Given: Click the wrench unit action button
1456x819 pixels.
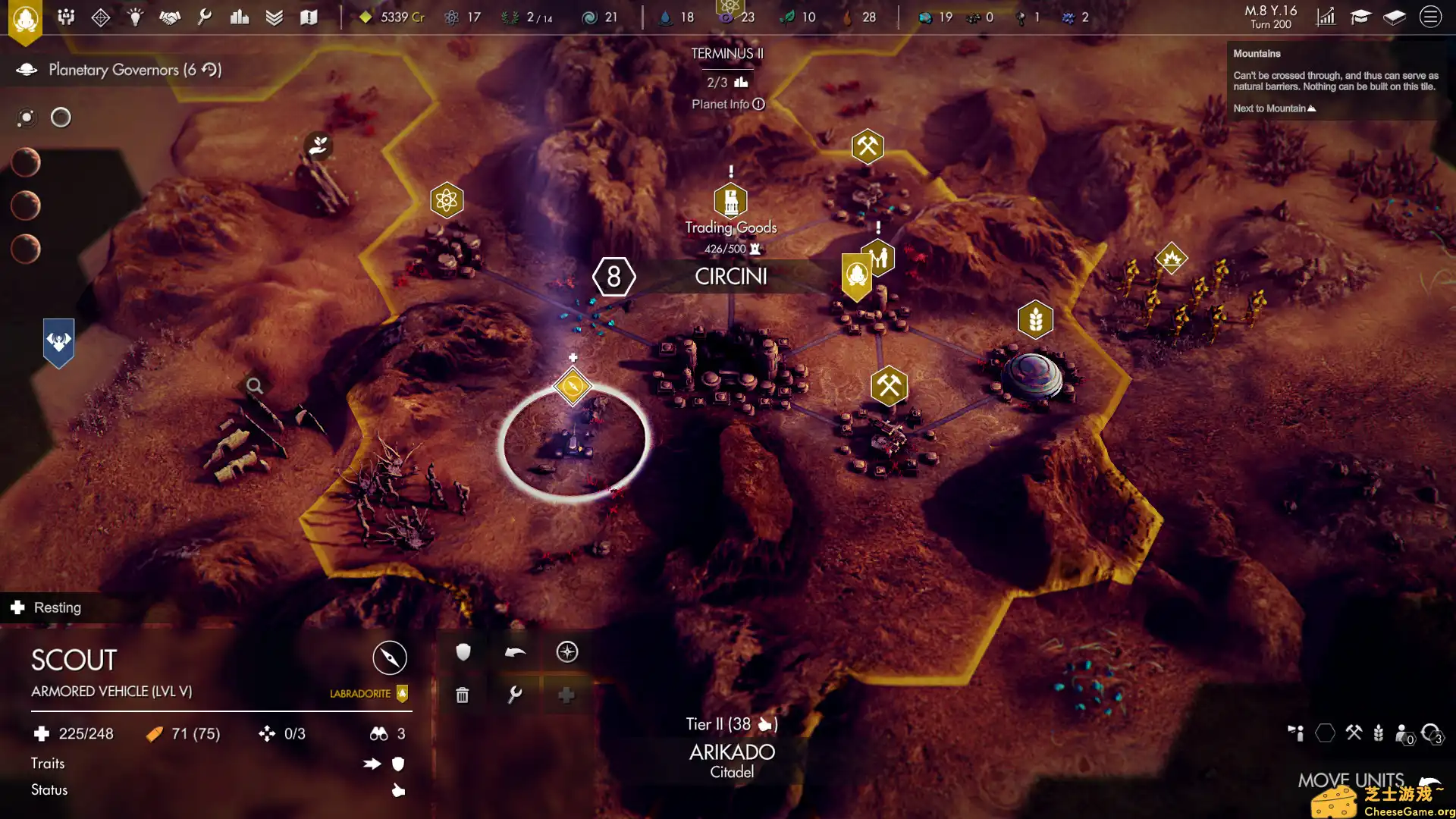Looking at the screenshot, I should tap(515, 695).
